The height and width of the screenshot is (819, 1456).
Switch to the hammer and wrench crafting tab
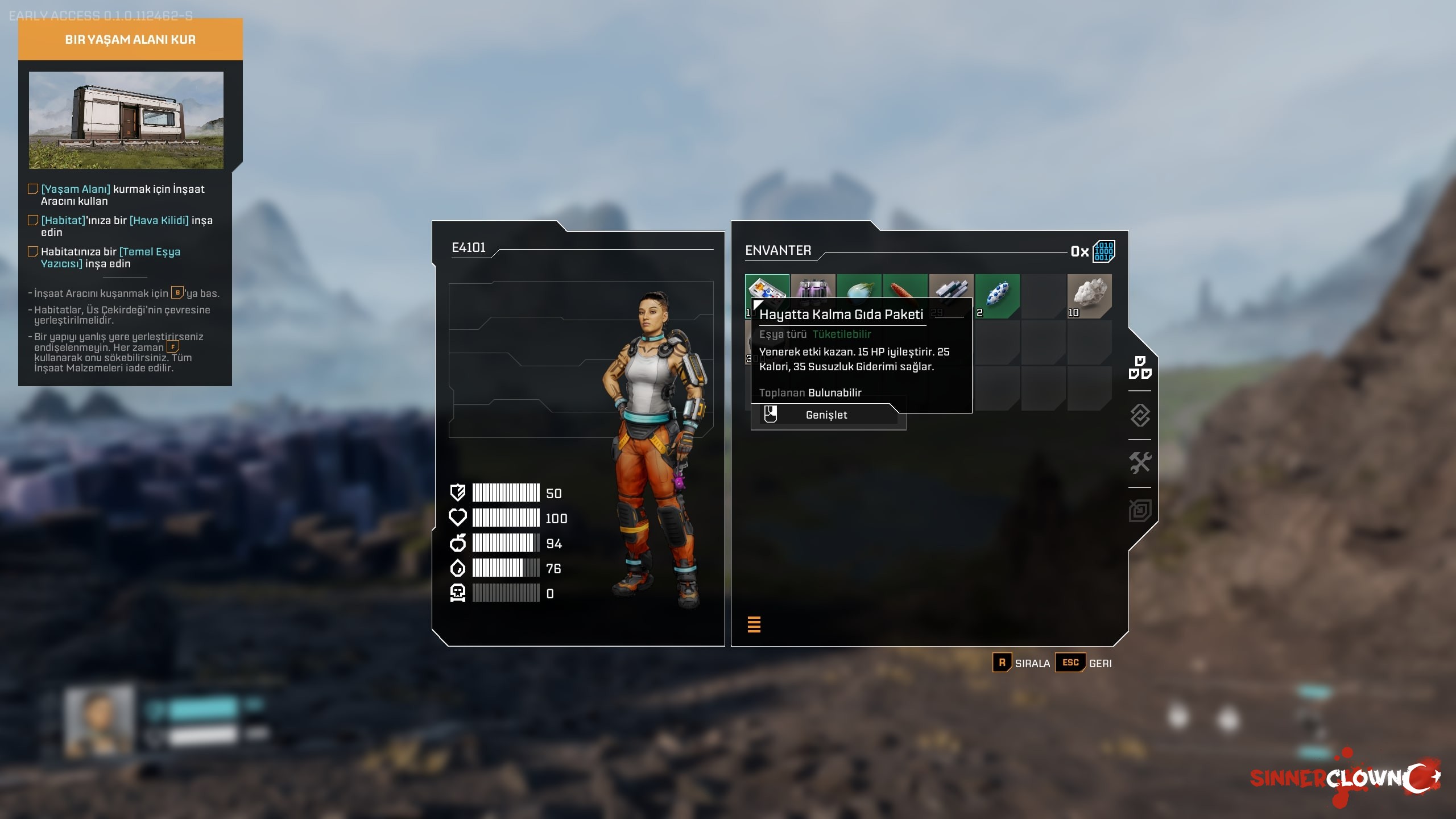point(1140,463)
